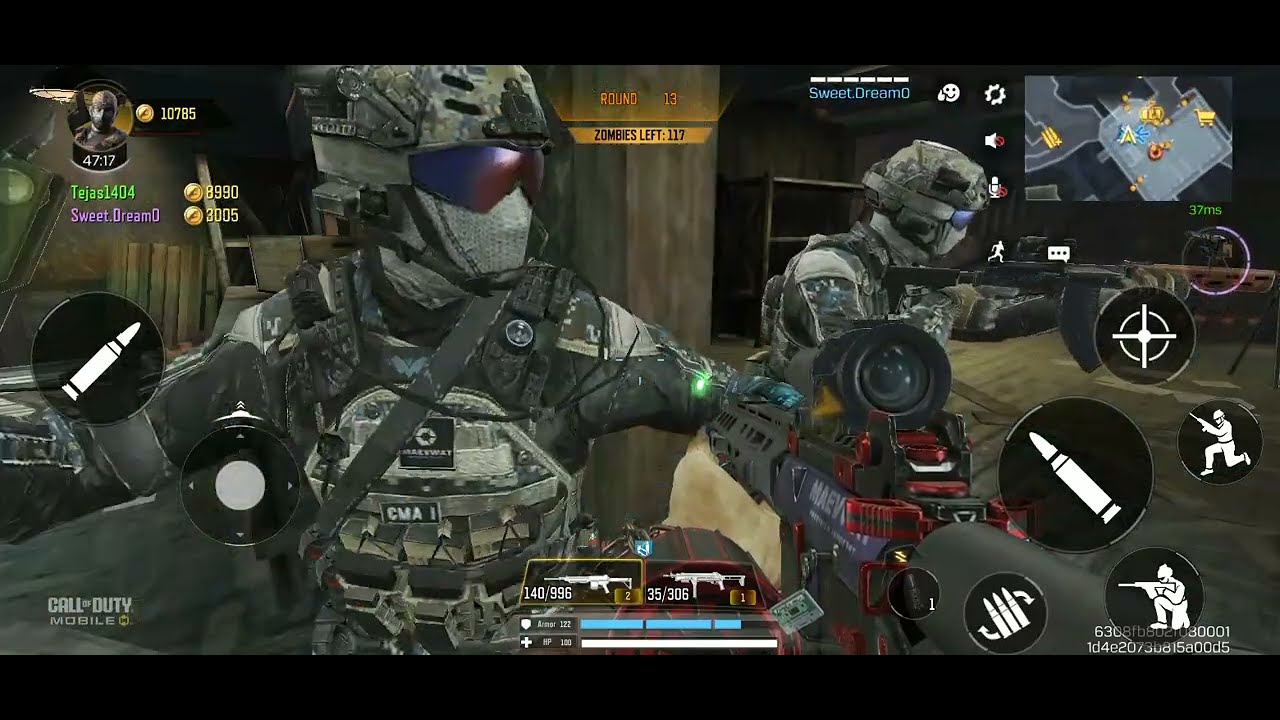
Task: Open the emote face icon
Action: 948,93
